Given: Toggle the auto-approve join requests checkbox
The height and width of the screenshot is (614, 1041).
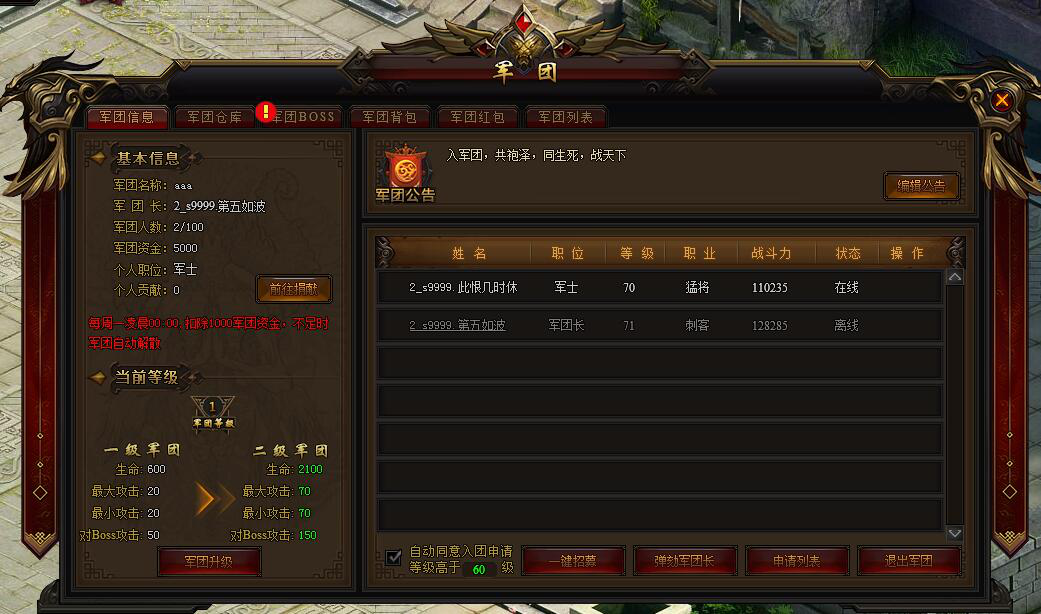Looking at the screenshot, I should [x=394, y=557].
